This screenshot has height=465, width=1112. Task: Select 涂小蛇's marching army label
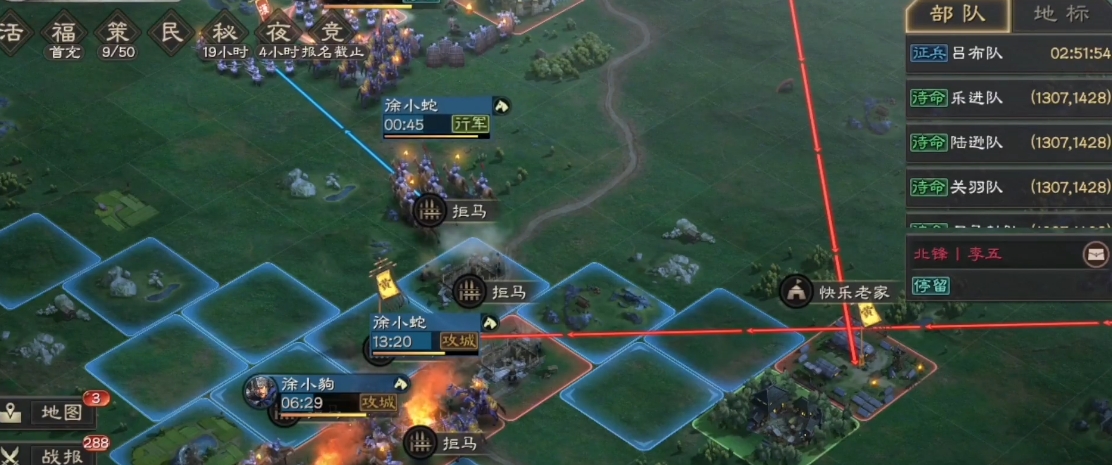(x=435, y=115)
